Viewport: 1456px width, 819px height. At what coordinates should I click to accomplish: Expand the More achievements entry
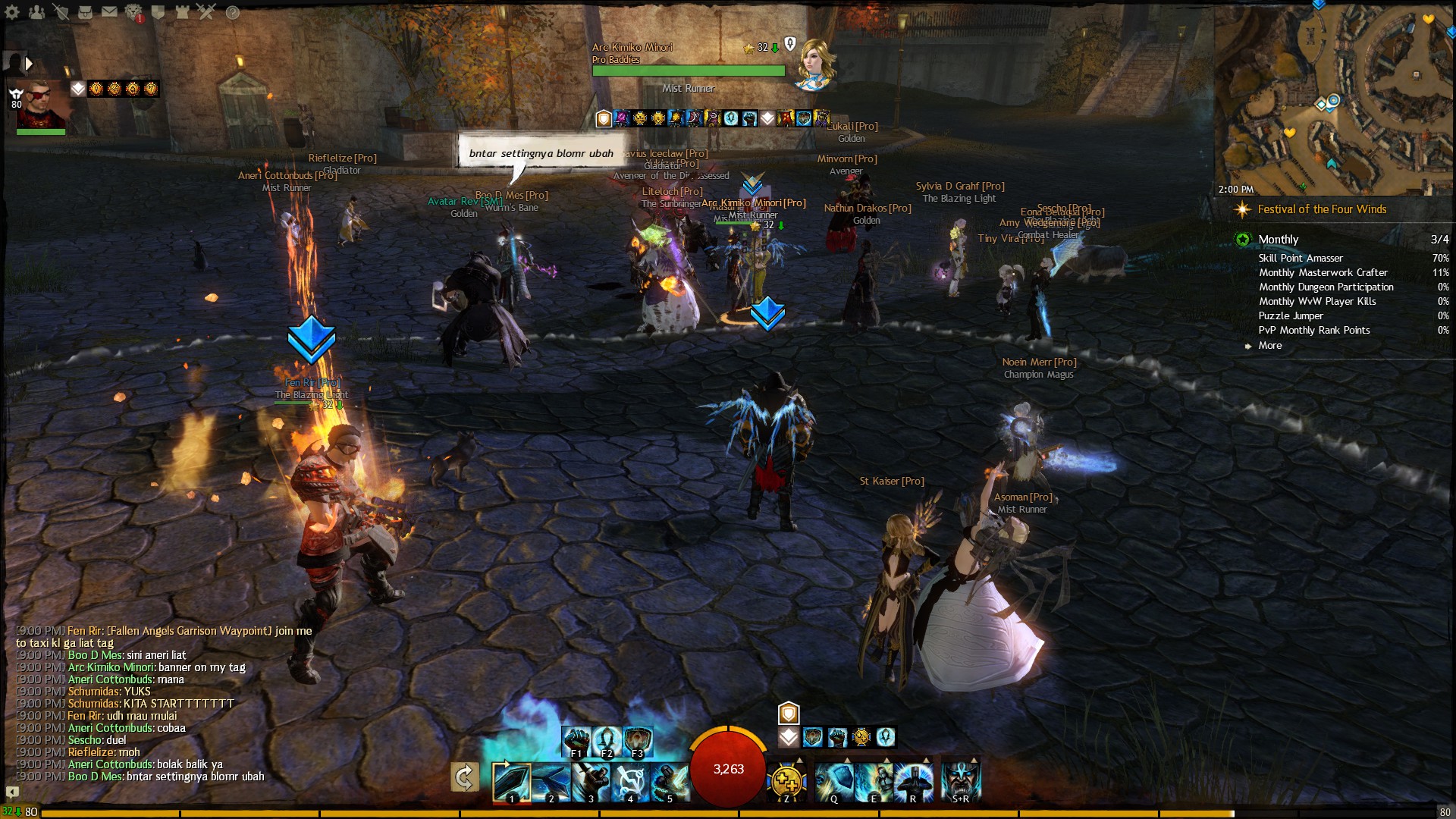tap(1270, 345)
